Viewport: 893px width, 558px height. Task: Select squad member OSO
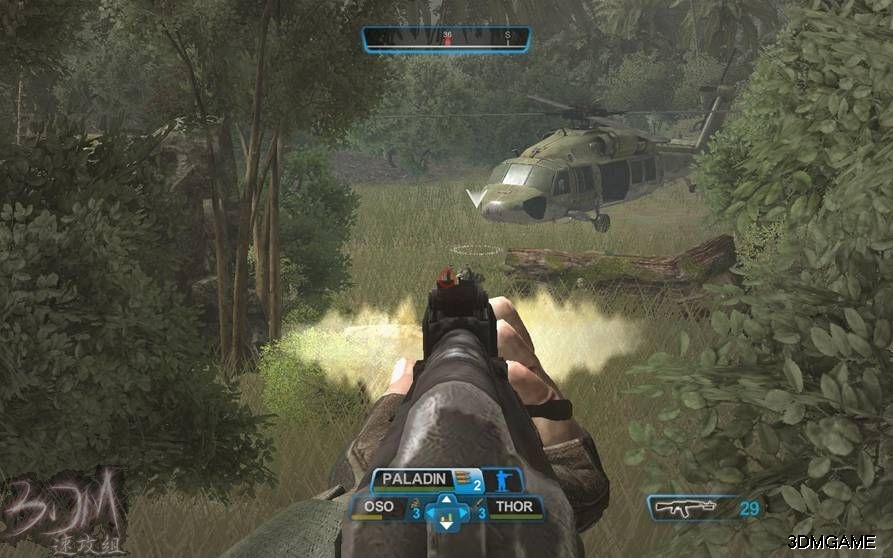point(379,508)
